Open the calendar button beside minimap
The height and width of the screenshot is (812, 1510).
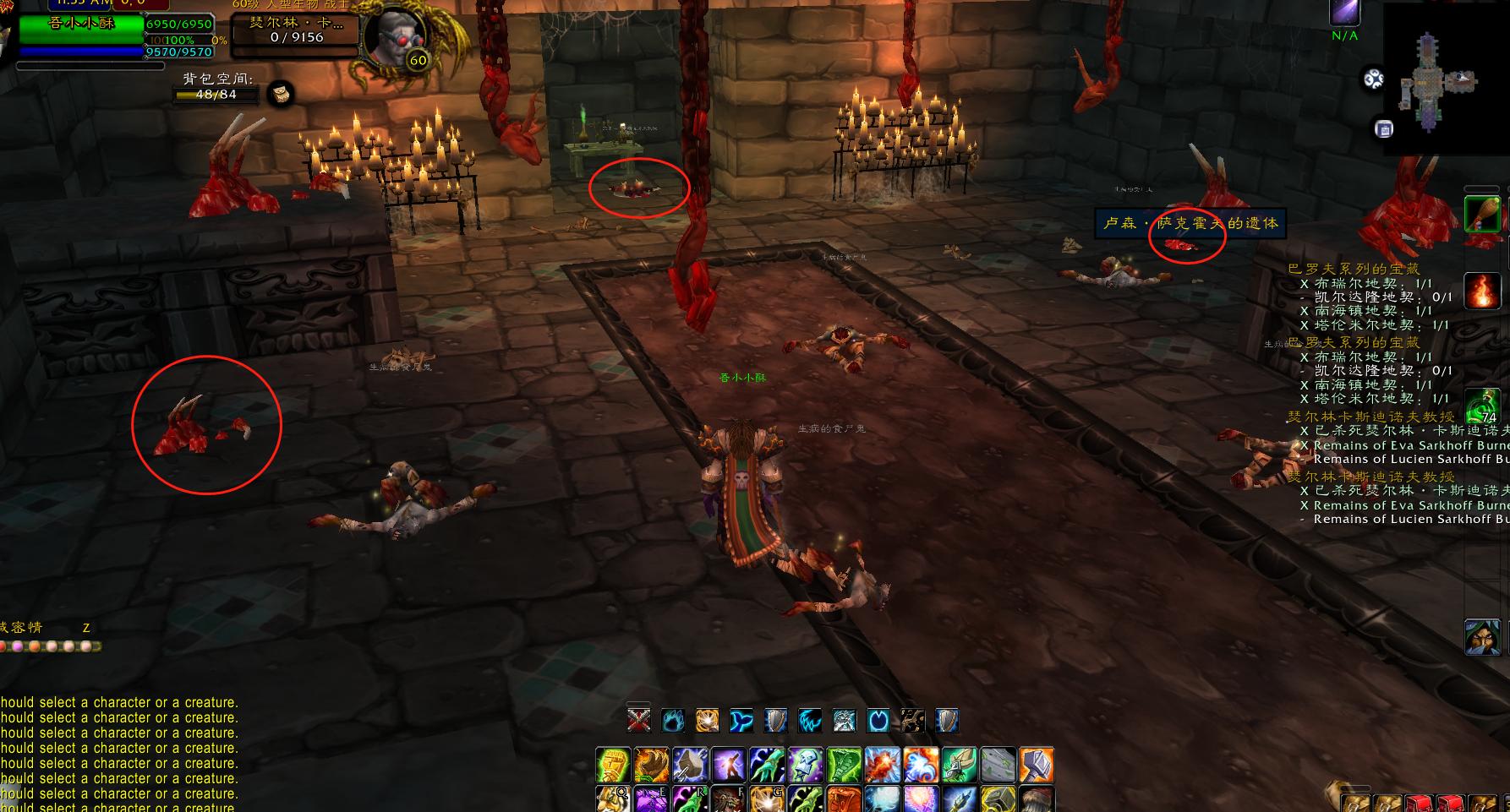(x=1383, y=128)
